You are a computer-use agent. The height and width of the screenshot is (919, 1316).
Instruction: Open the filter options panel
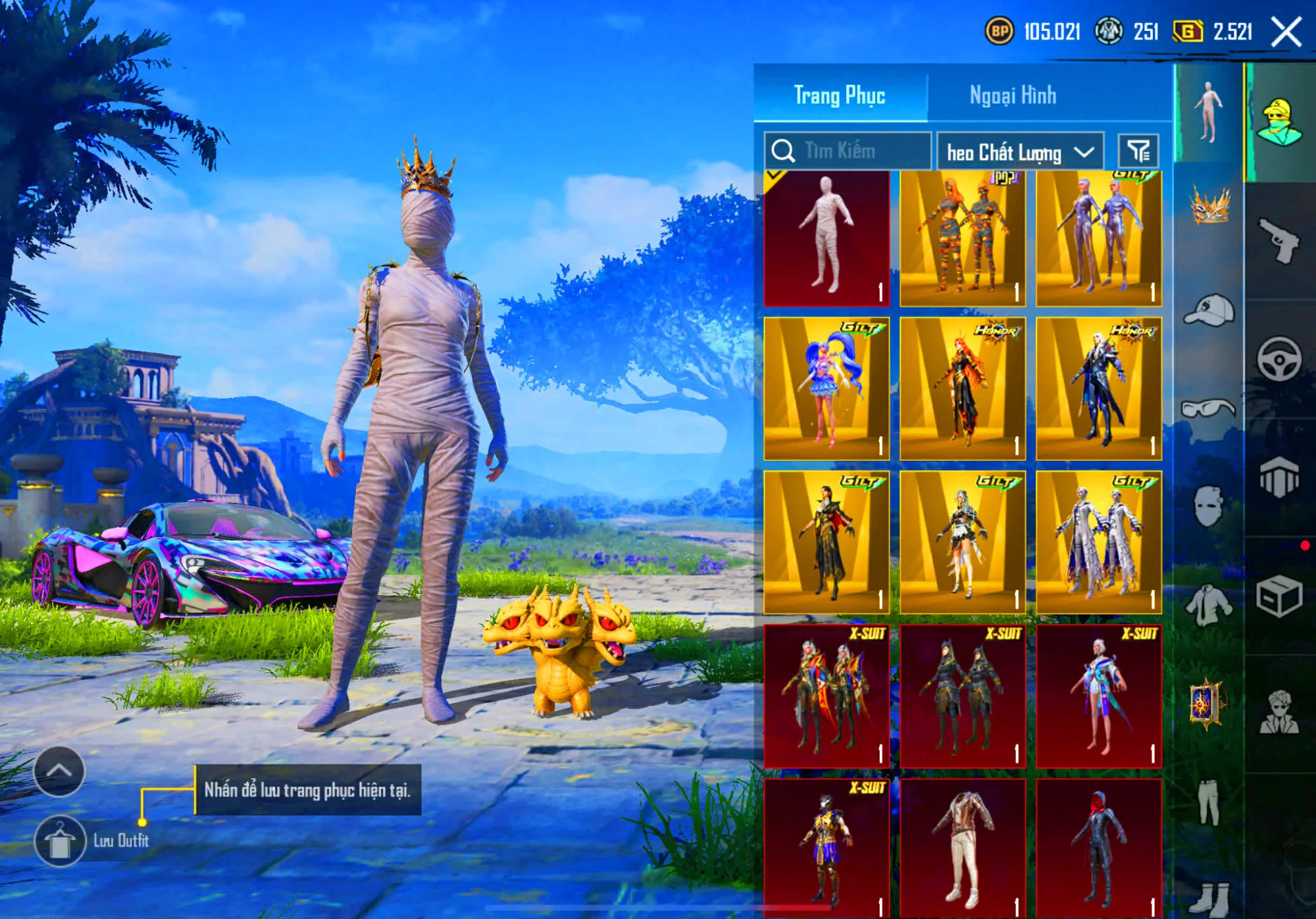click(1145, 150)
